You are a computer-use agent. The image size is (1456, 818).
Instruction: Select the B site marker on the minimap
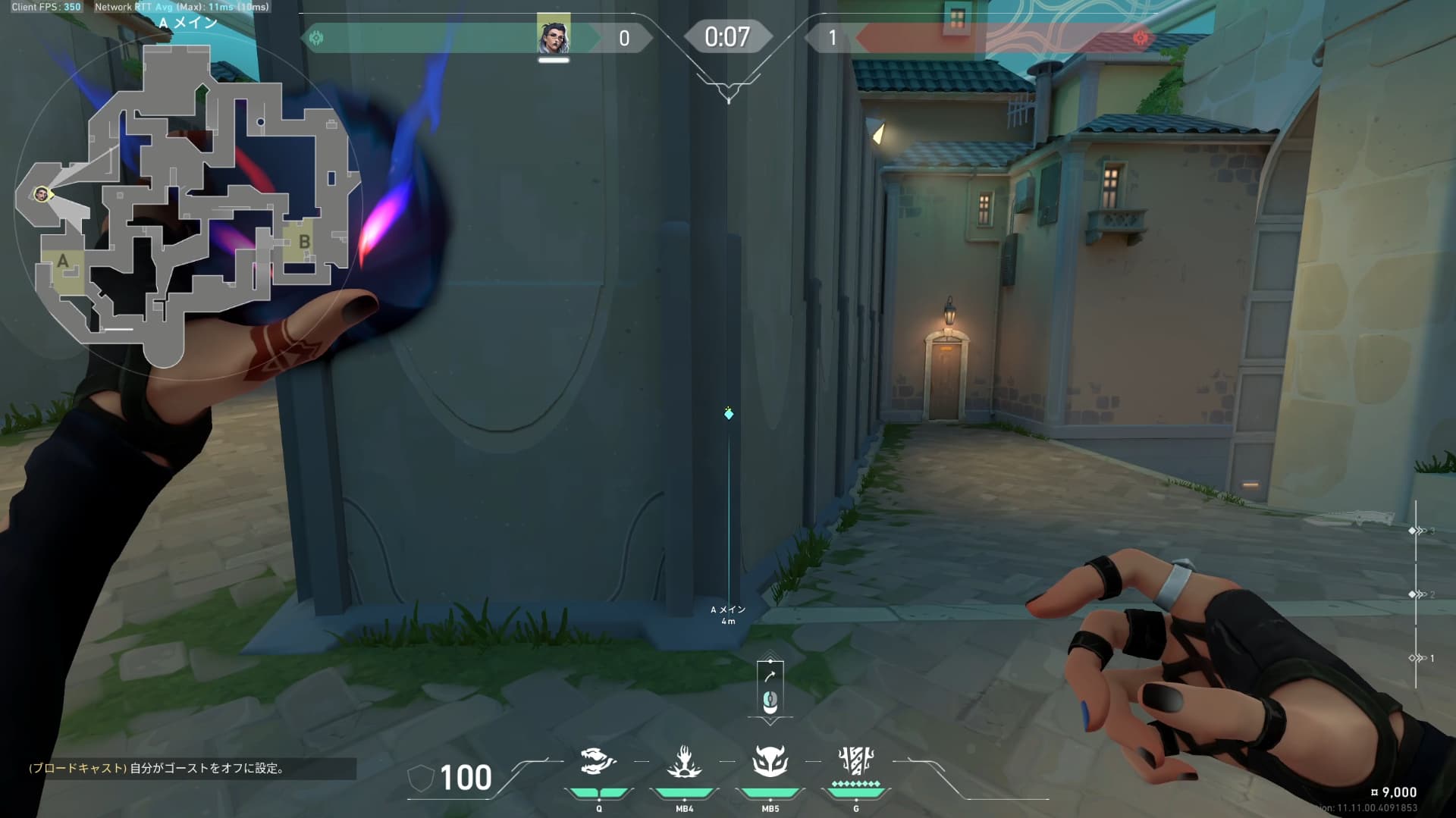point(304,243)
